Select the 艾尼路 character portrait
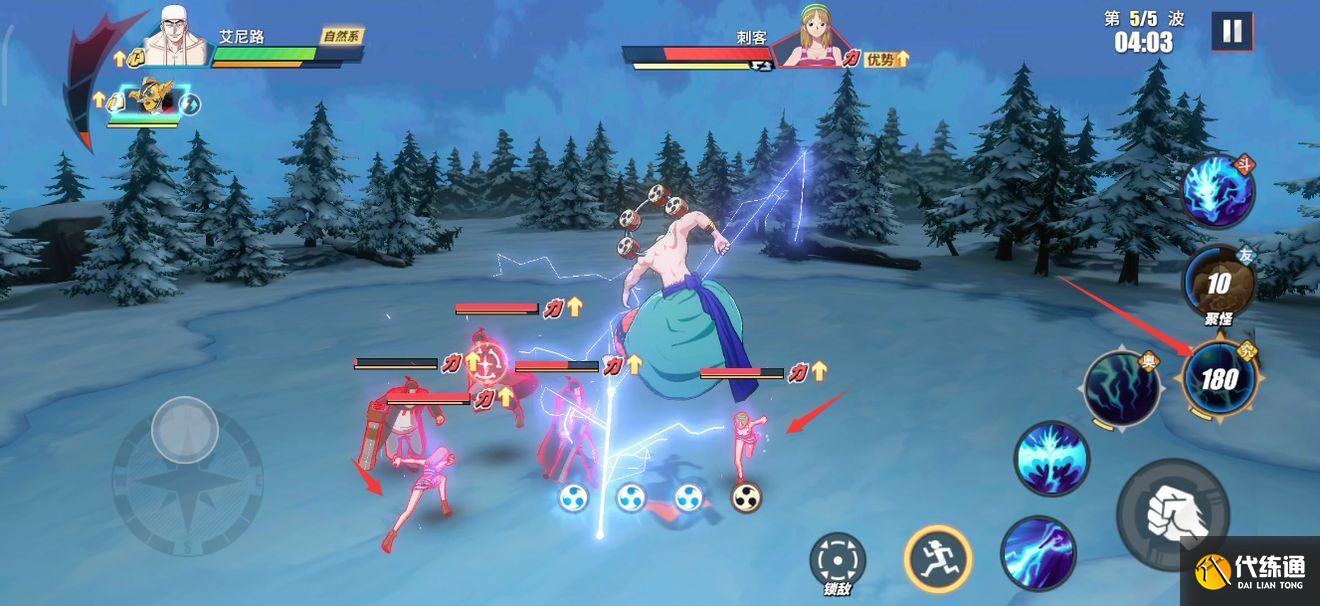The height and width of the screenshot is (606, 1320). pos(176,38)
